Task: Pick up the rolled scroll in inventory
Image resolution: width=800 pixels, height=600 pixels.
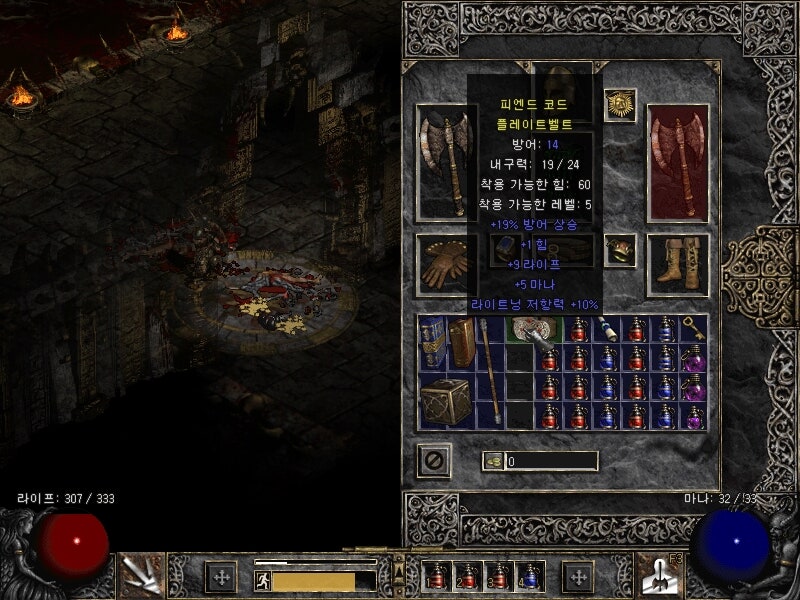Action: [607, 328]
